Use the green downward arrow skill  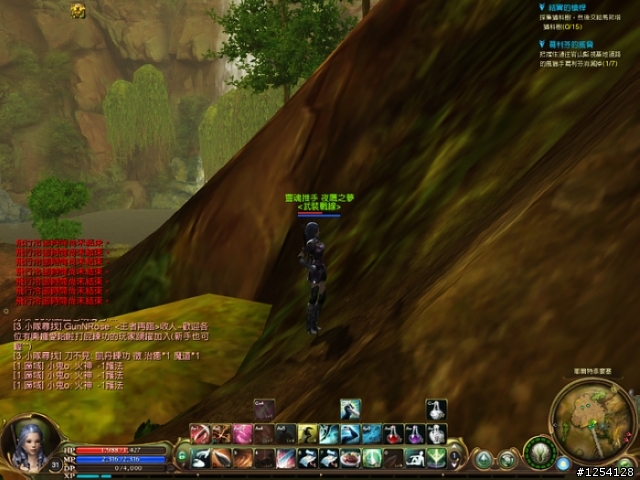coord(437,457)
